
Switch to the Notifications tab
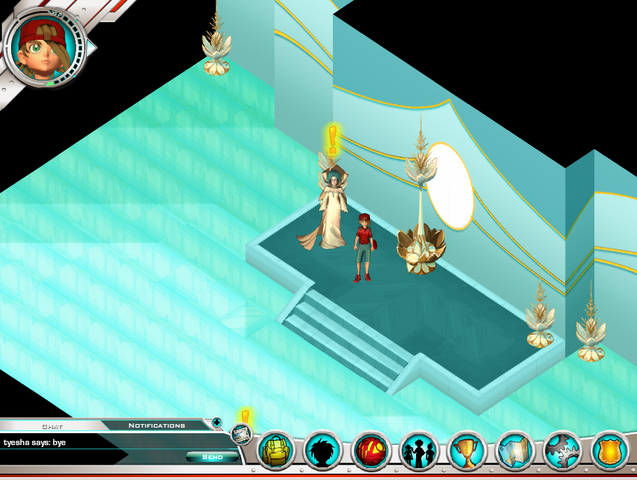[x=156, y=425]
